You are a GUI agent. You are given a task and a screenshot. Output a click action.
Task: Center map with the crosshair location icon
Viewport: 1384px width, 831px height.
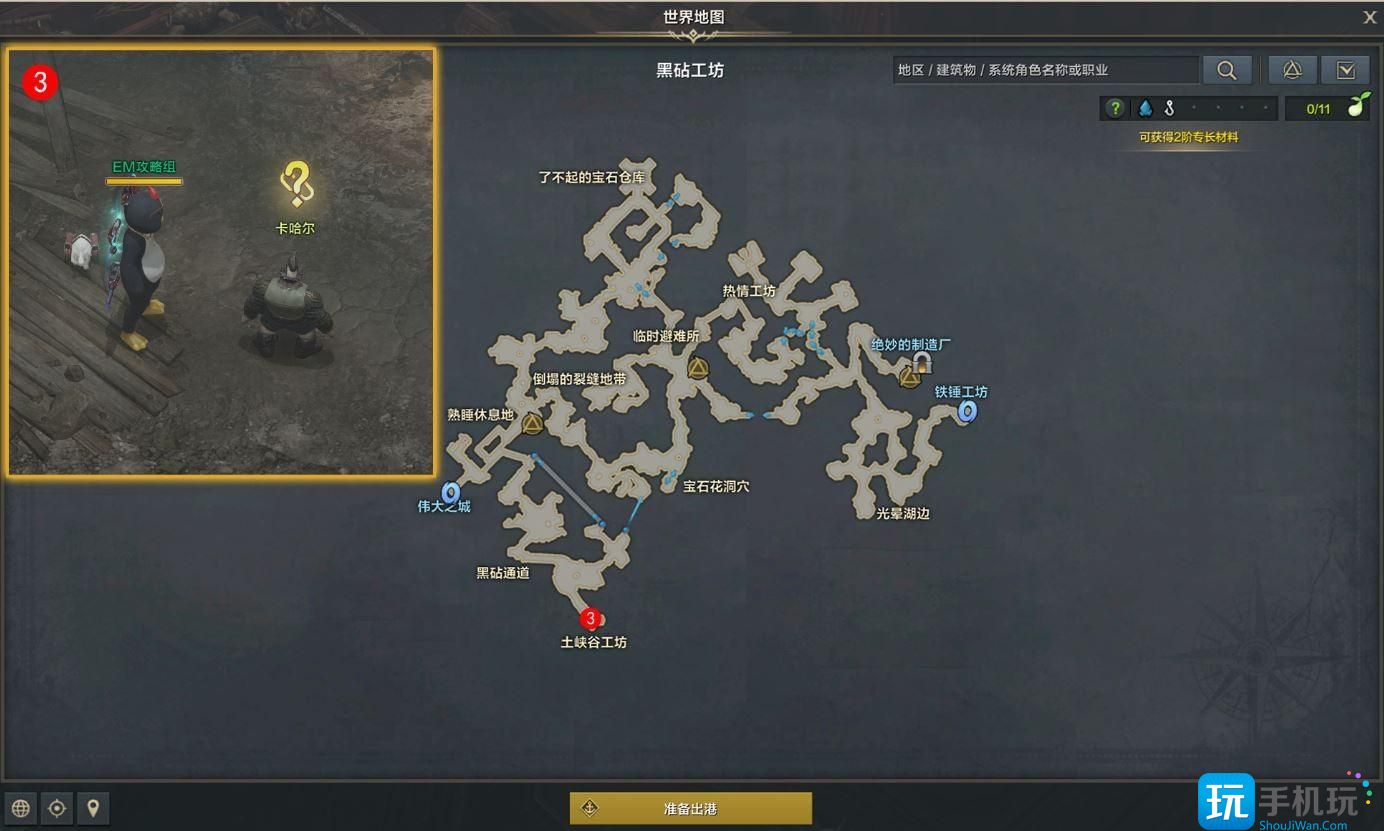57,808
